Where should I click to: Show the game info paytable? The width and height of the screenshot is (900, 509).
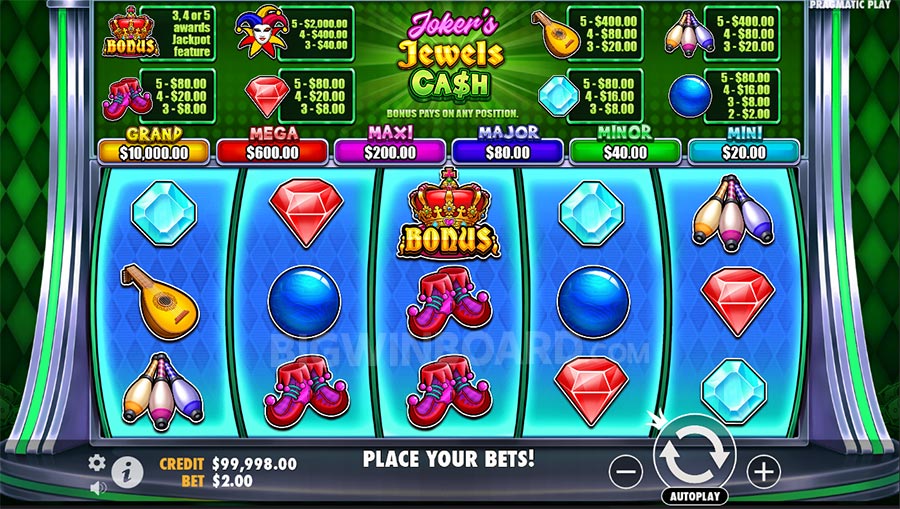click(127, 470)
